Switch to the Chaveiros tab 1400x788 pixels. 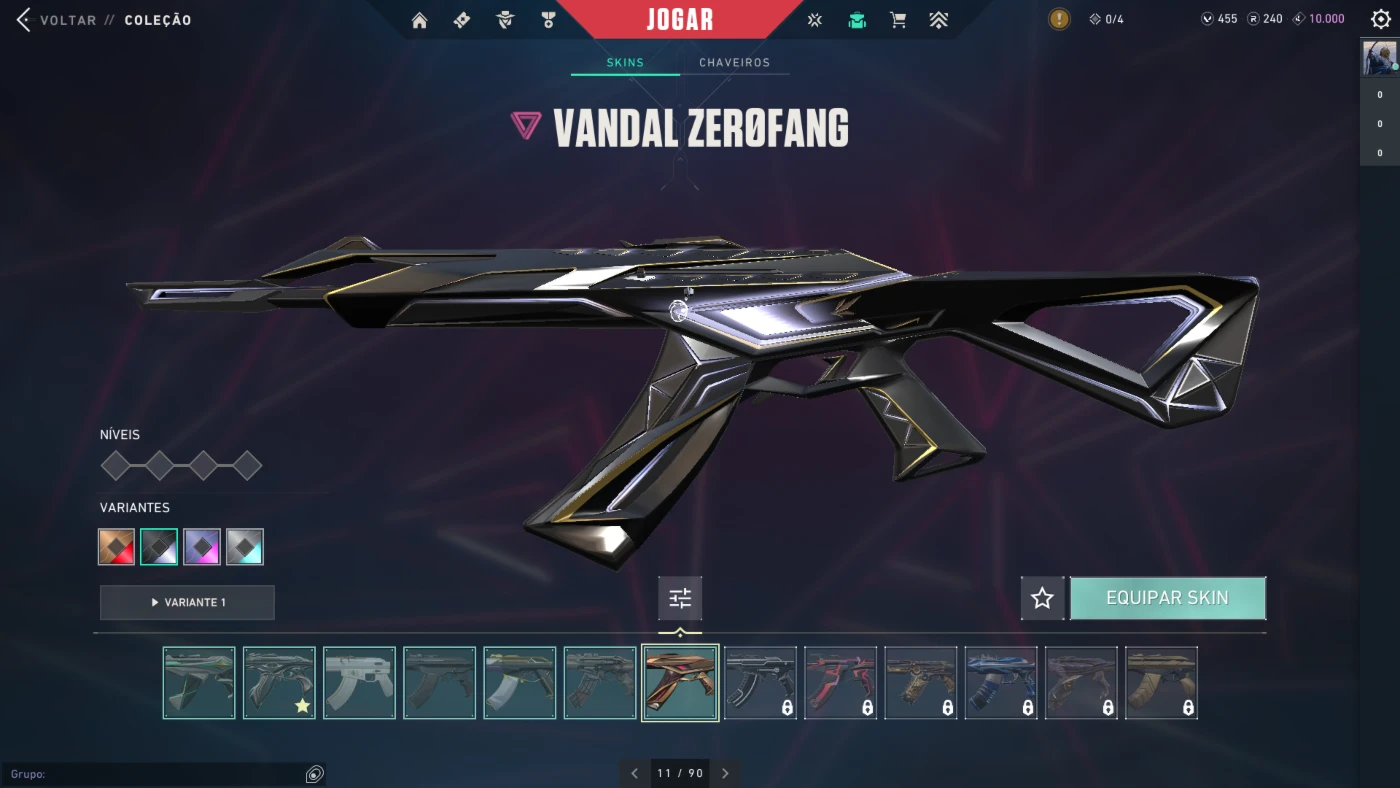point(734,62)
